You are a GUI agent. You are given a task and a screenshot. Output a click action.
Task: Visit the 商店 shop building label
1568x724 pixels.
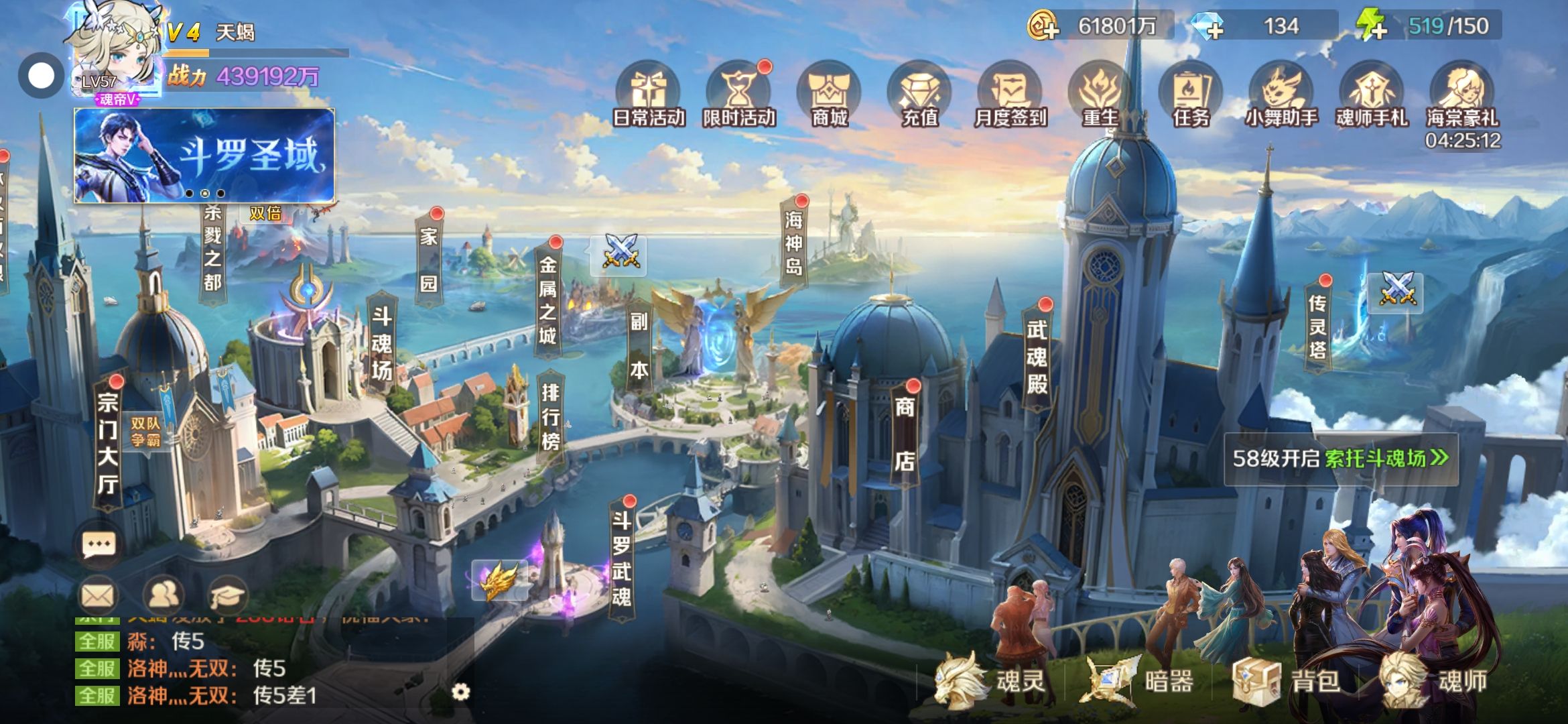[905, 433]
